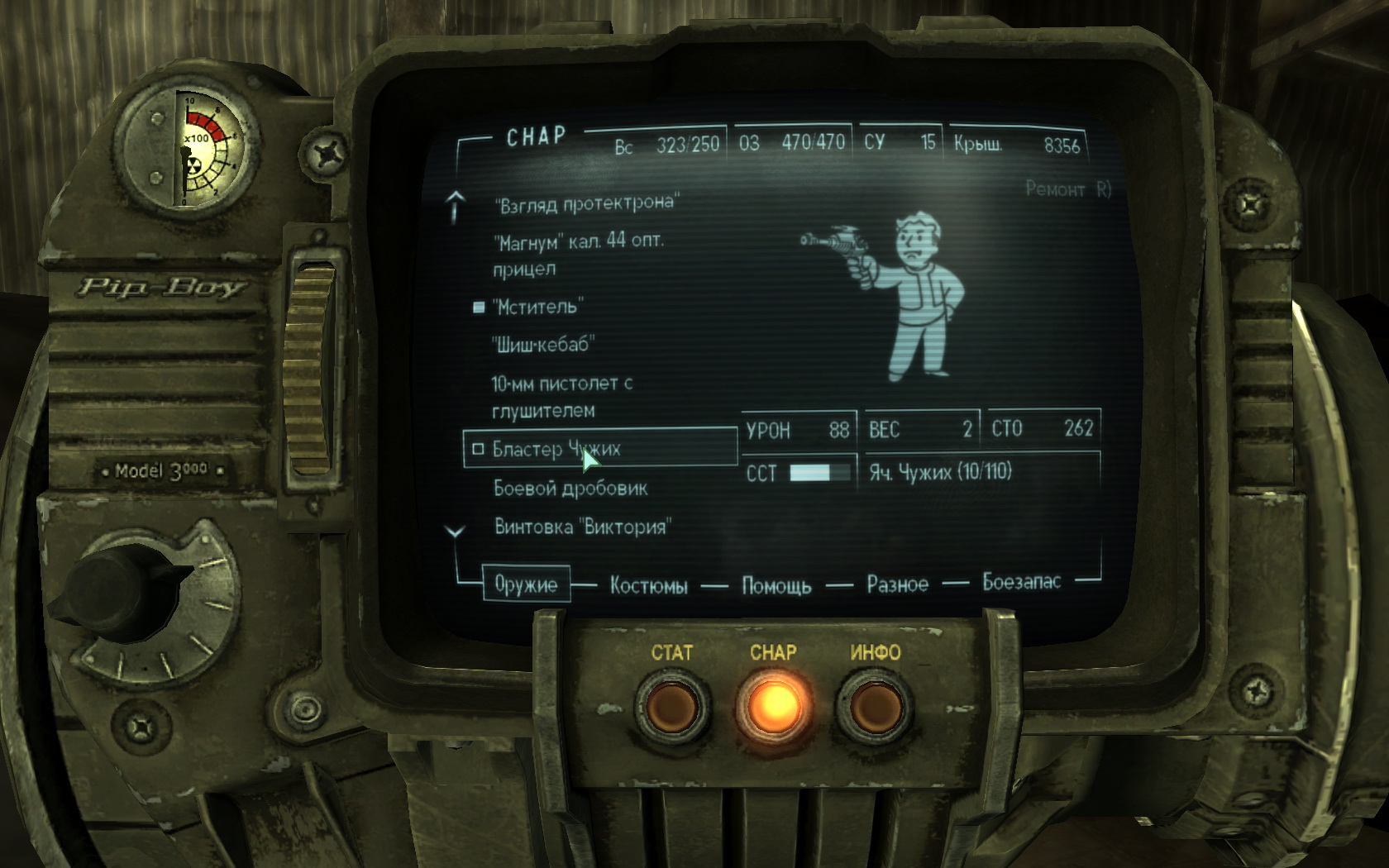This screenshot has height=868, width=1389.
Task: Activate the glowing СНАР button
Action: click(x=774, y=705)
